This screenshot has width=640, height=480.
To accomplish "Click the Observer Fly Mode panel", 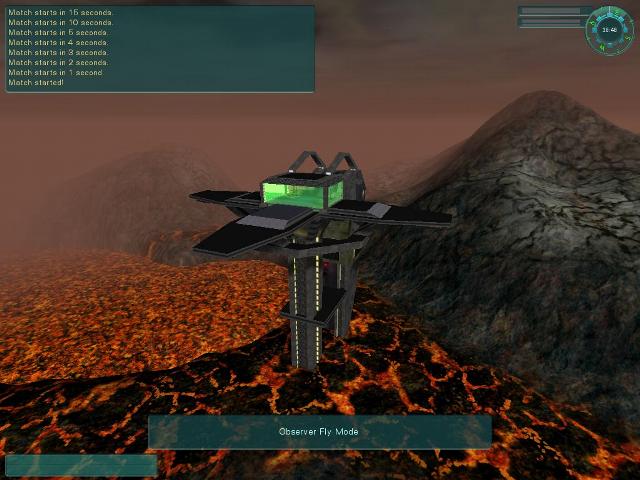I will point(320,432).
